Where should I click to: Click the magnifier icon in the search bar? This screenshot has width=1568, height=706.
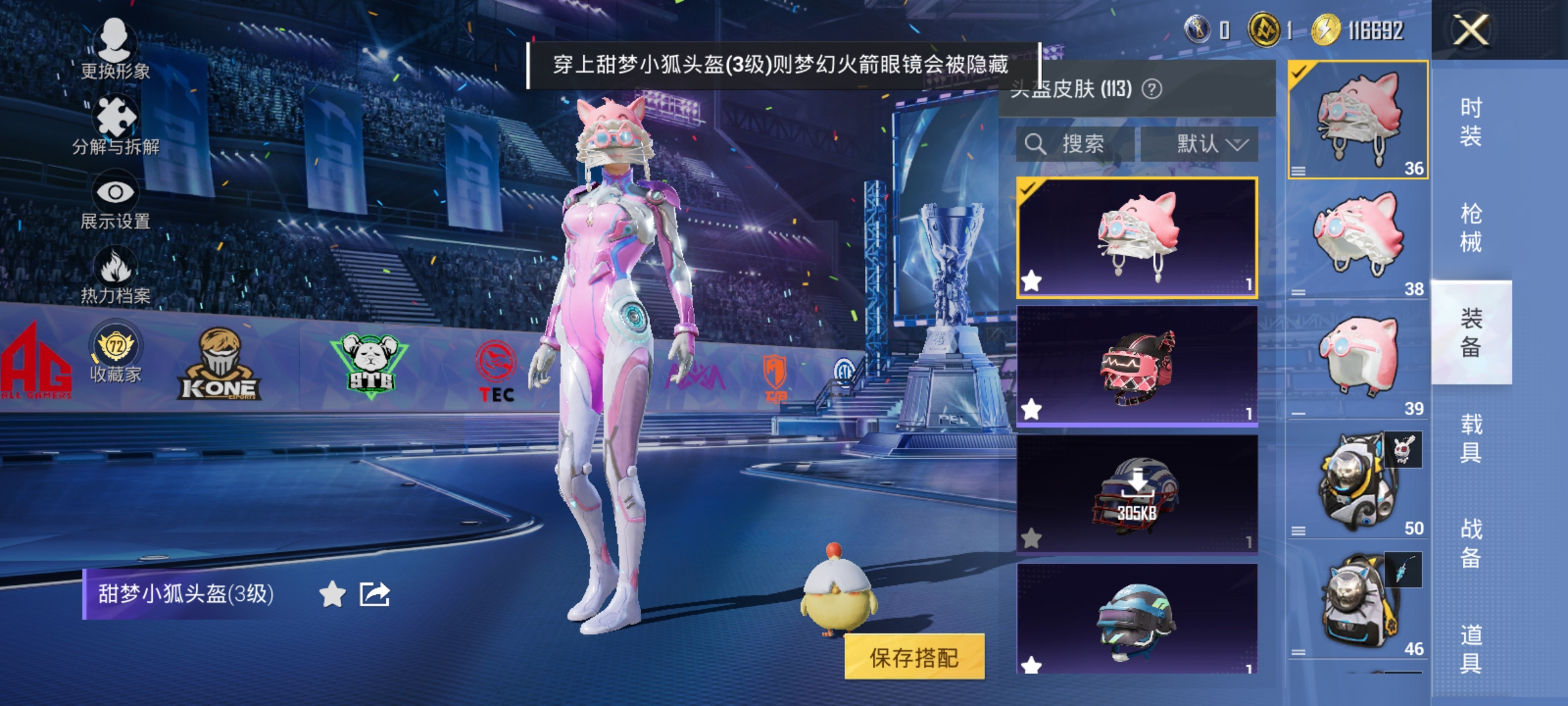pos(1037,143)
